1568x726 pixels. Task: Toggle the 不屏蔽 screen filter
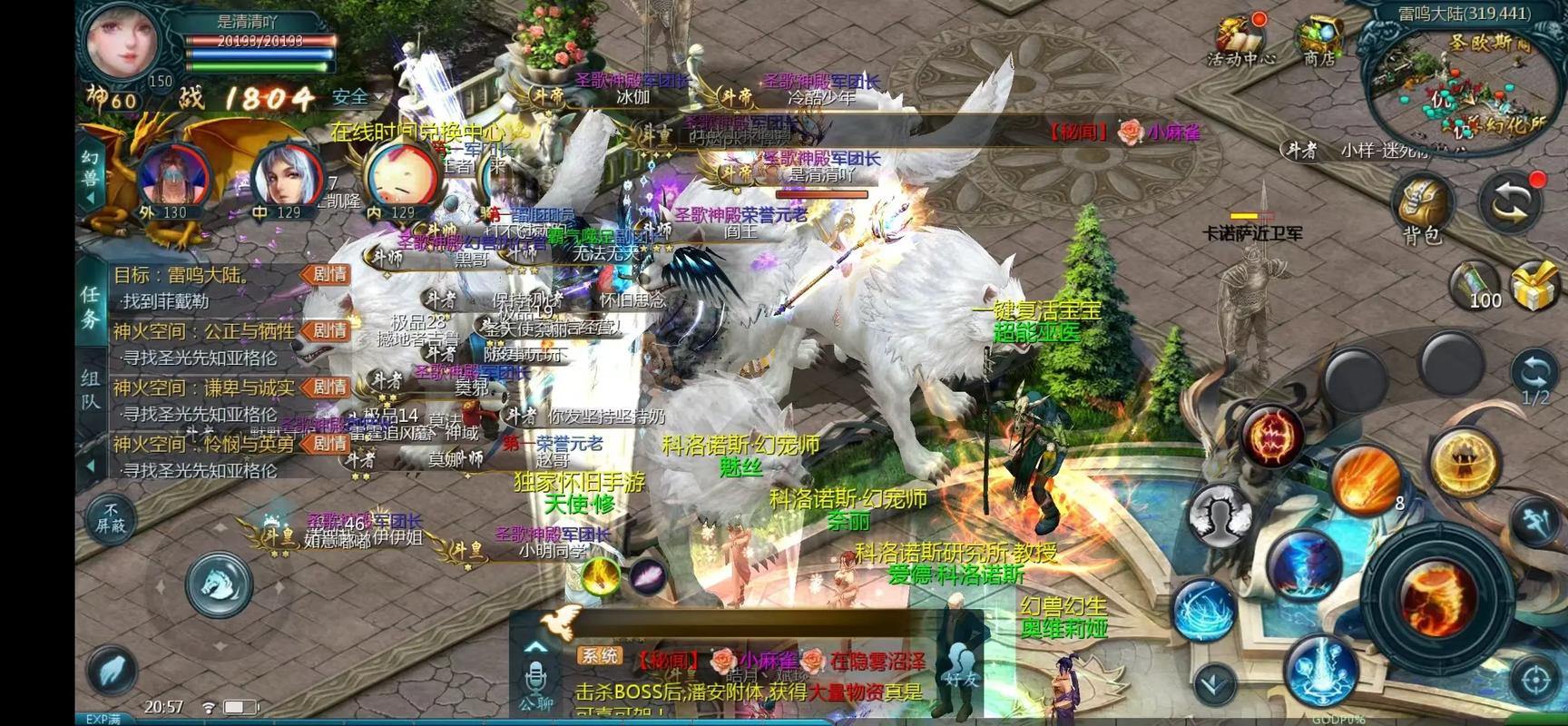coord(110,517)
